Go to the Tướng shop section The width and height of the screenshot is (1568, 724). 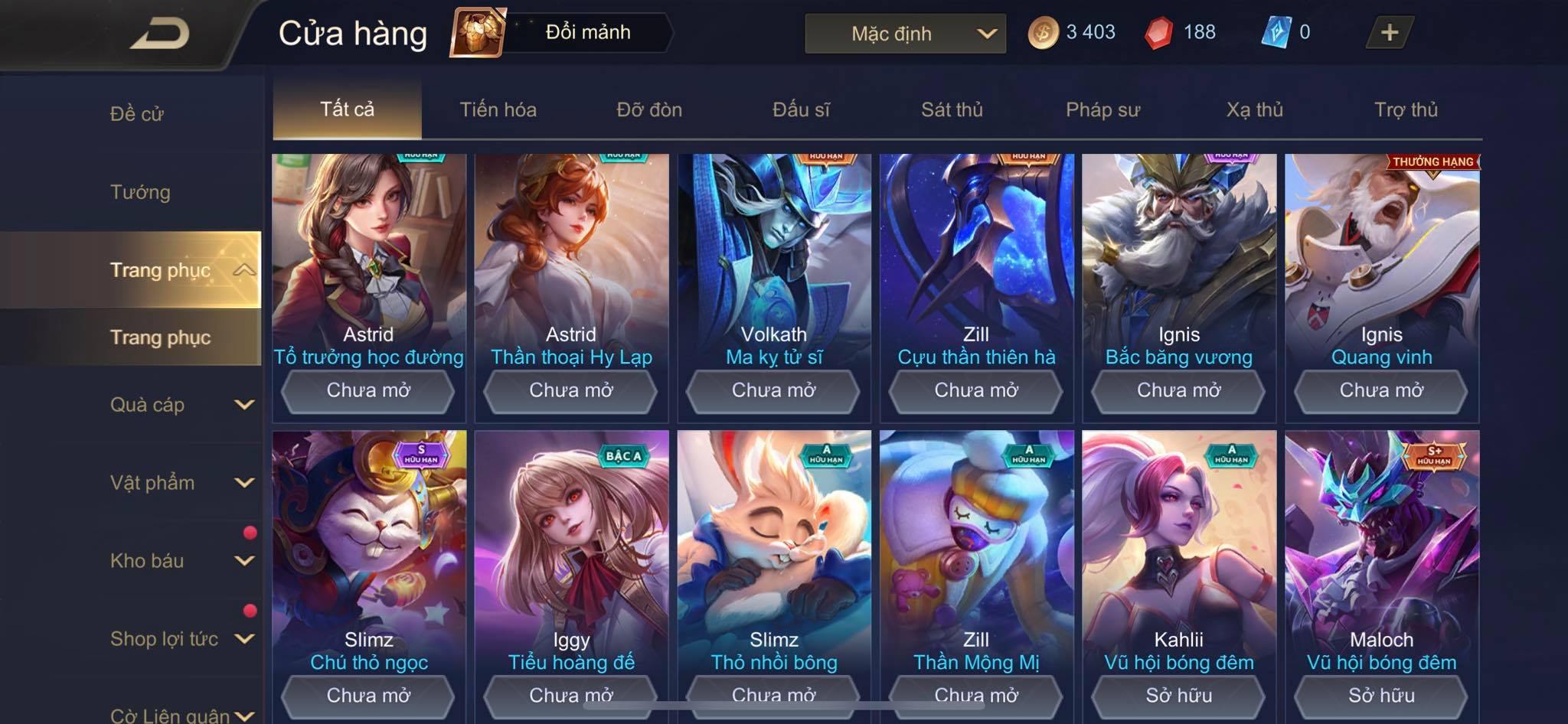point(140,192)
